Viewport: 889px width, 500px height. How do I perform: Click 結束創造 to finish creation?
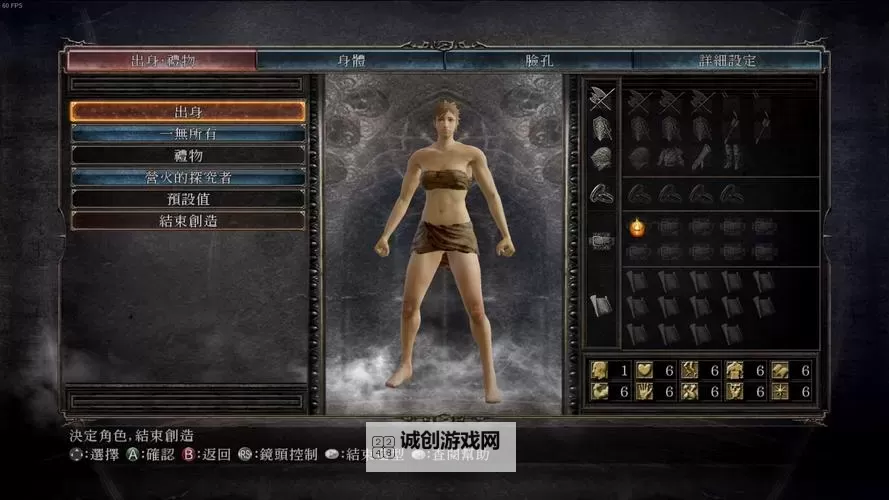(188, 220)
